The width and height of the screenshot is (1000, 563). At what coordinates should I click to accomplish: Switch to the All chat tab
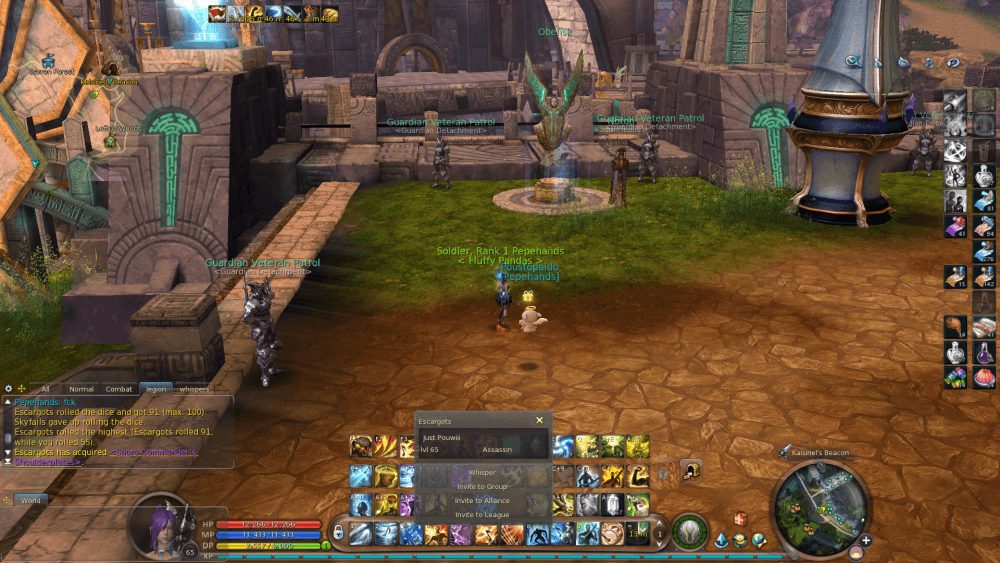tap(45, 389)
